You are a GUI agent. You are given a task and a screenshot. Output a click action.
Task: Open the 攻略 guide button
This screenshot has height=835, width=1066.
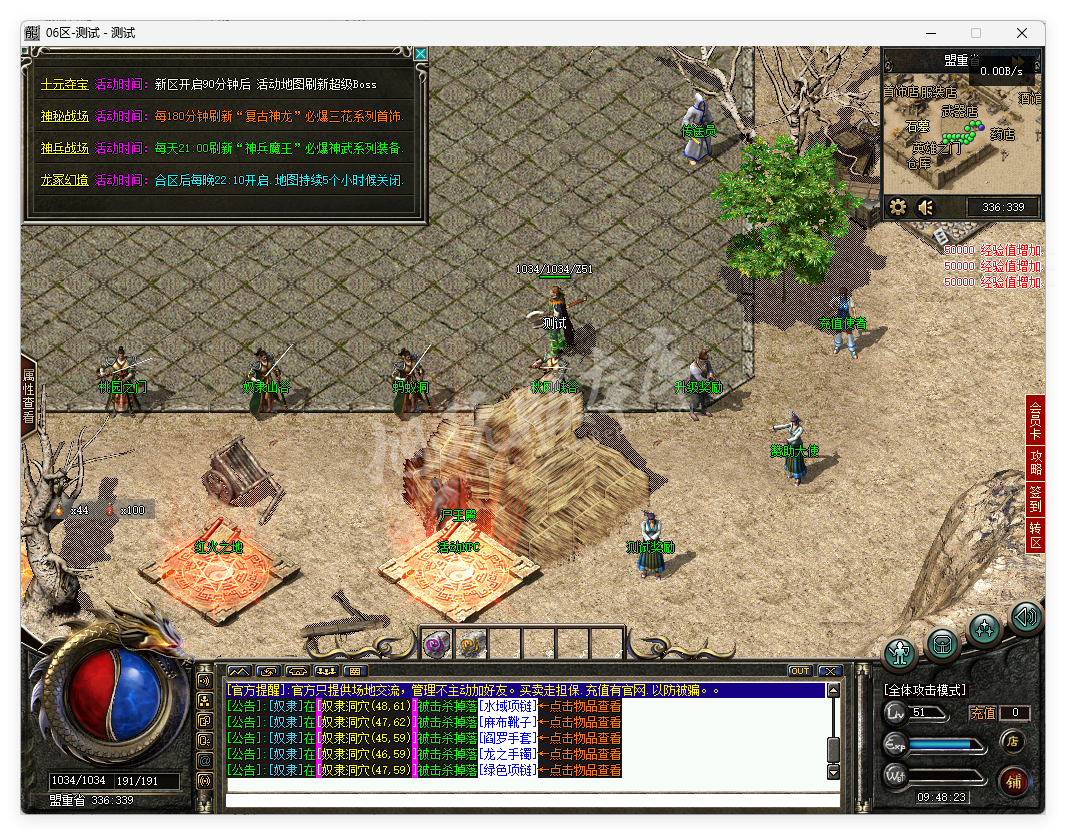(x=1035, y=462)
